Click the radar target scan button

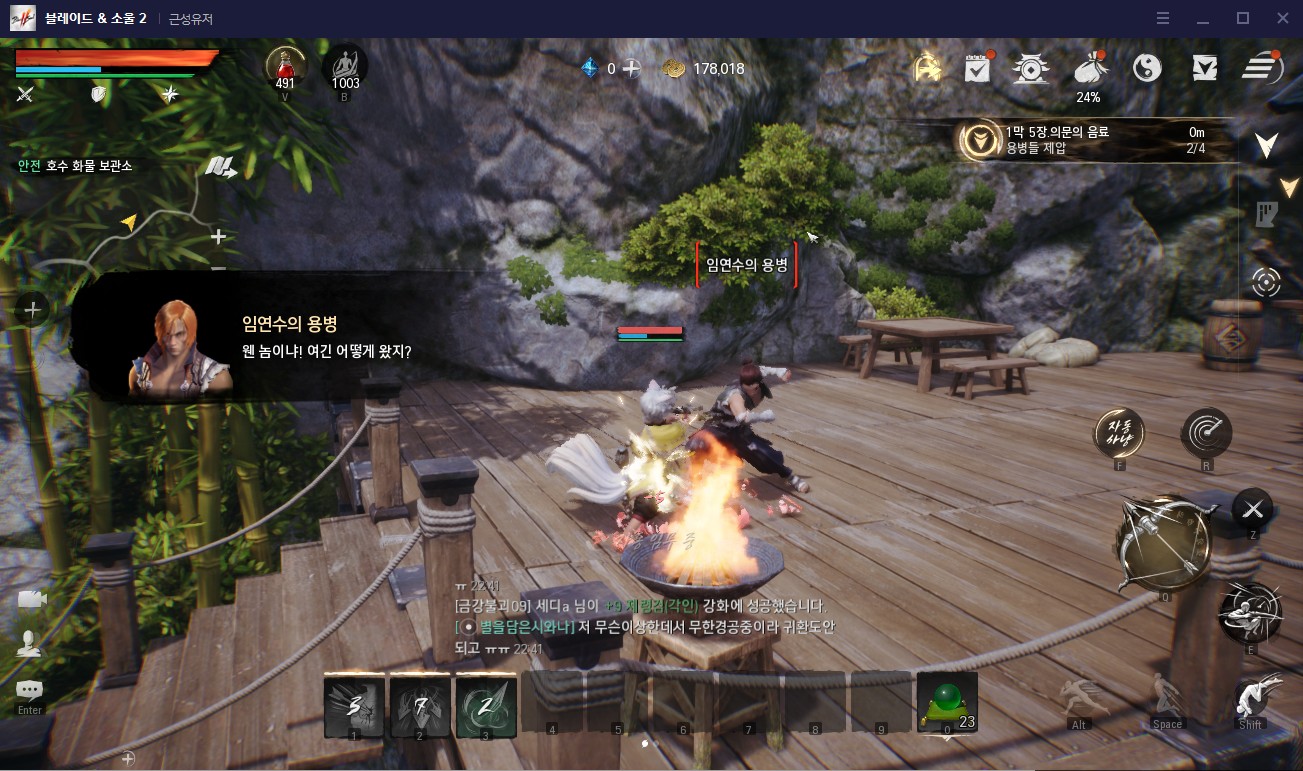[x=1206, y=433]
